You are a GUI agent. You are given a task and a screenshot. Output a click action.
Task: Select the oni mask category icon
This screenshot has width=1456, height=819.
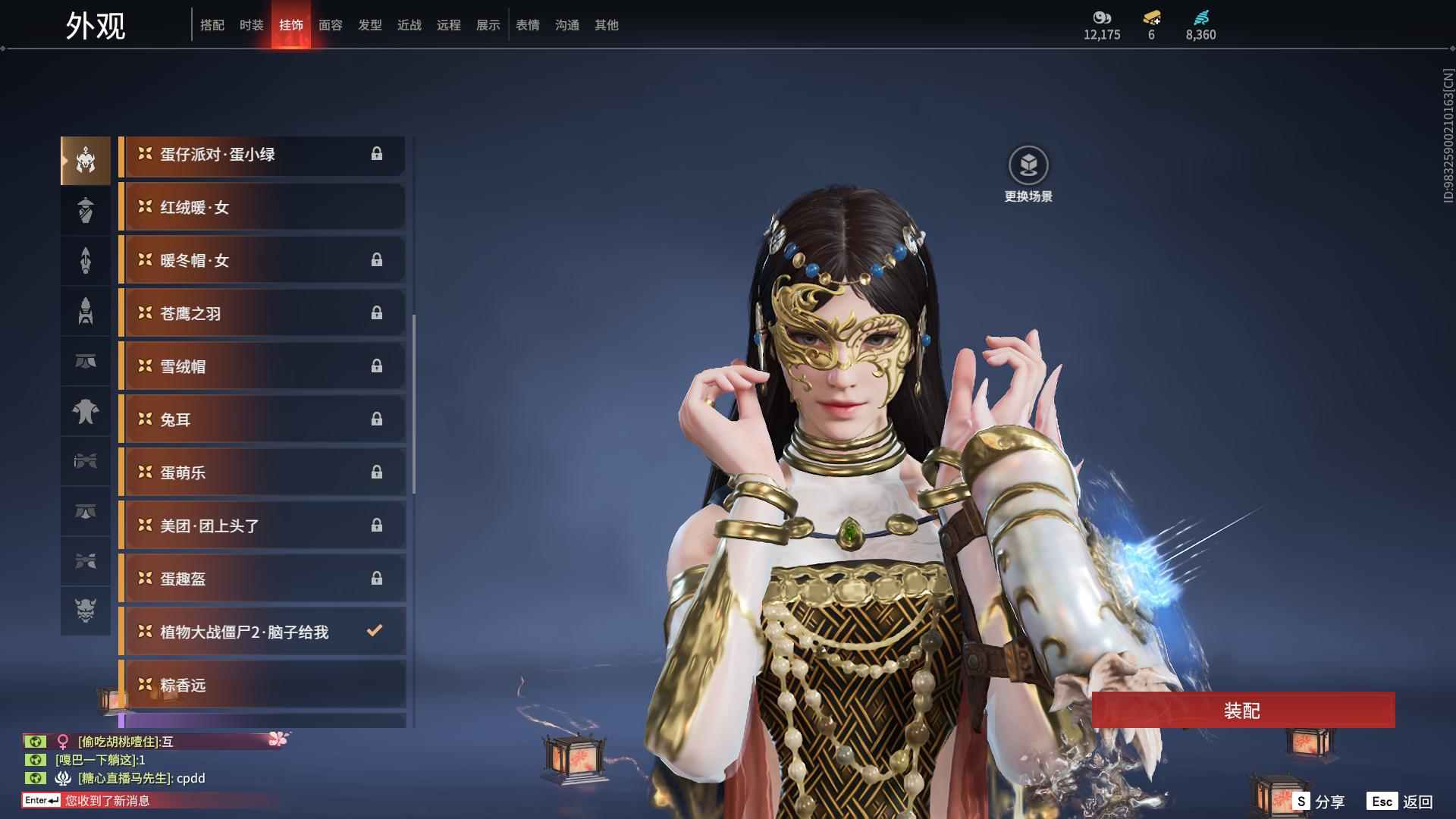[x=86, y=610]
